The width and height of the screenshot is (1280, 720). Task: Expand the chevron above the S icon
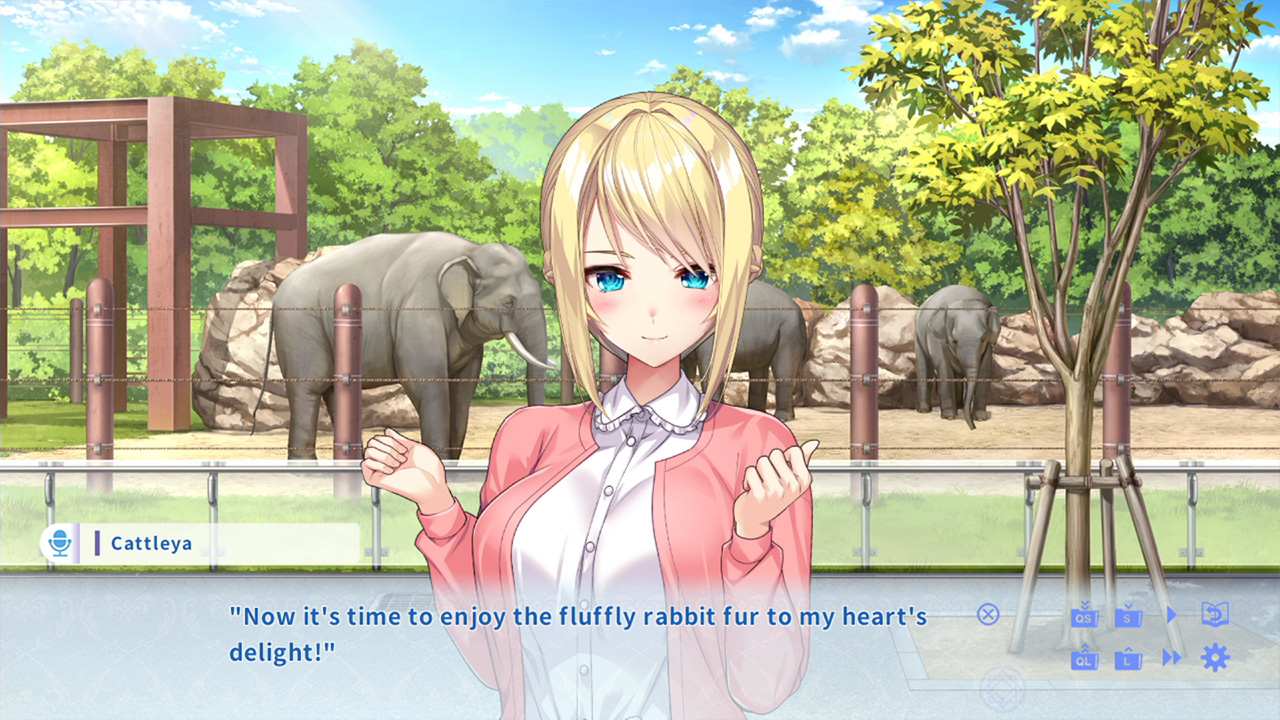coord(1128,605)
